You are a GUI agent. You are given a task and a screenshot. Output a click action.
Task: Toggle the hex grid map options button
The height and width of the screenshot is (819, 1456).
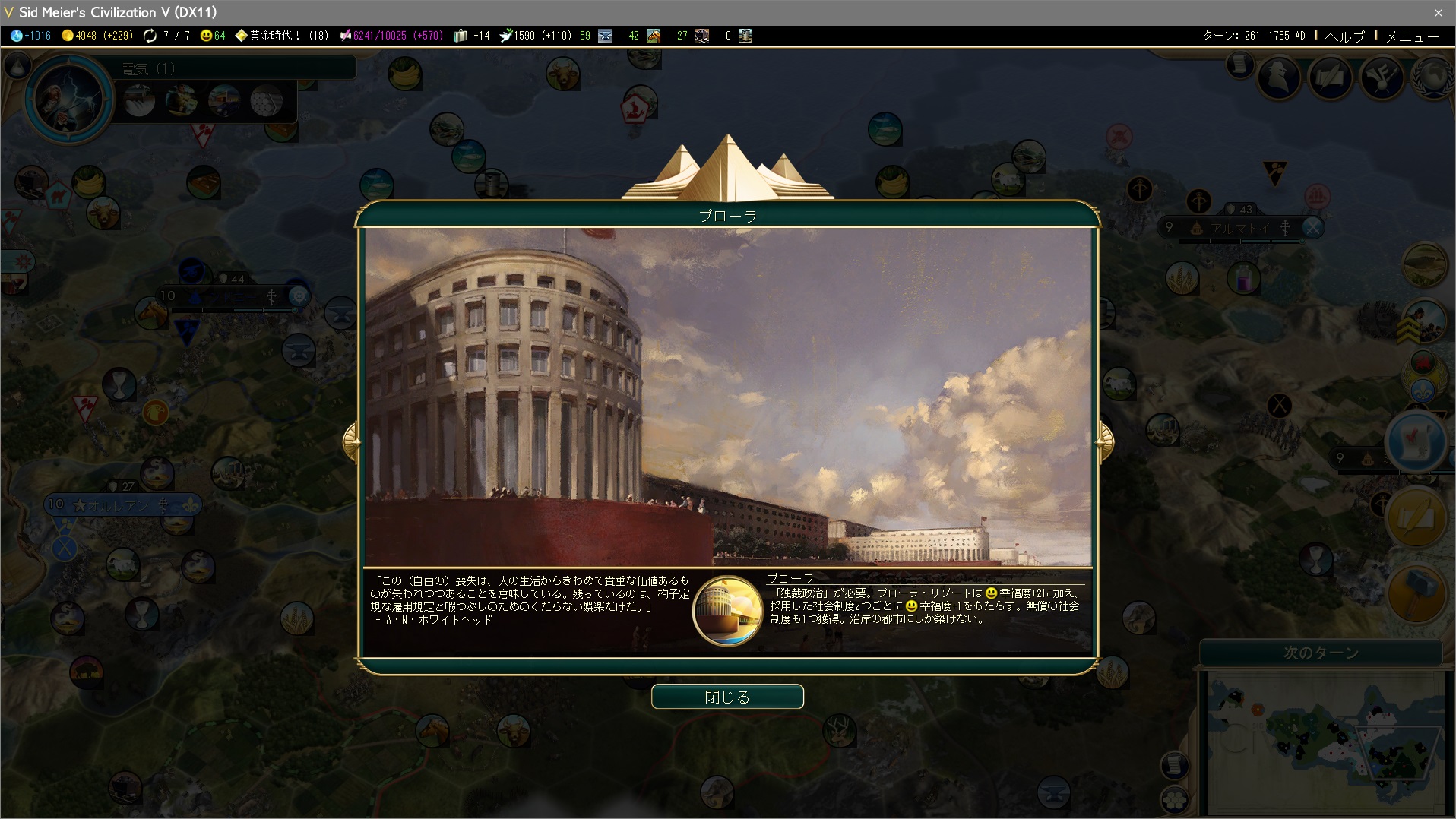[x=1174, y=799]
